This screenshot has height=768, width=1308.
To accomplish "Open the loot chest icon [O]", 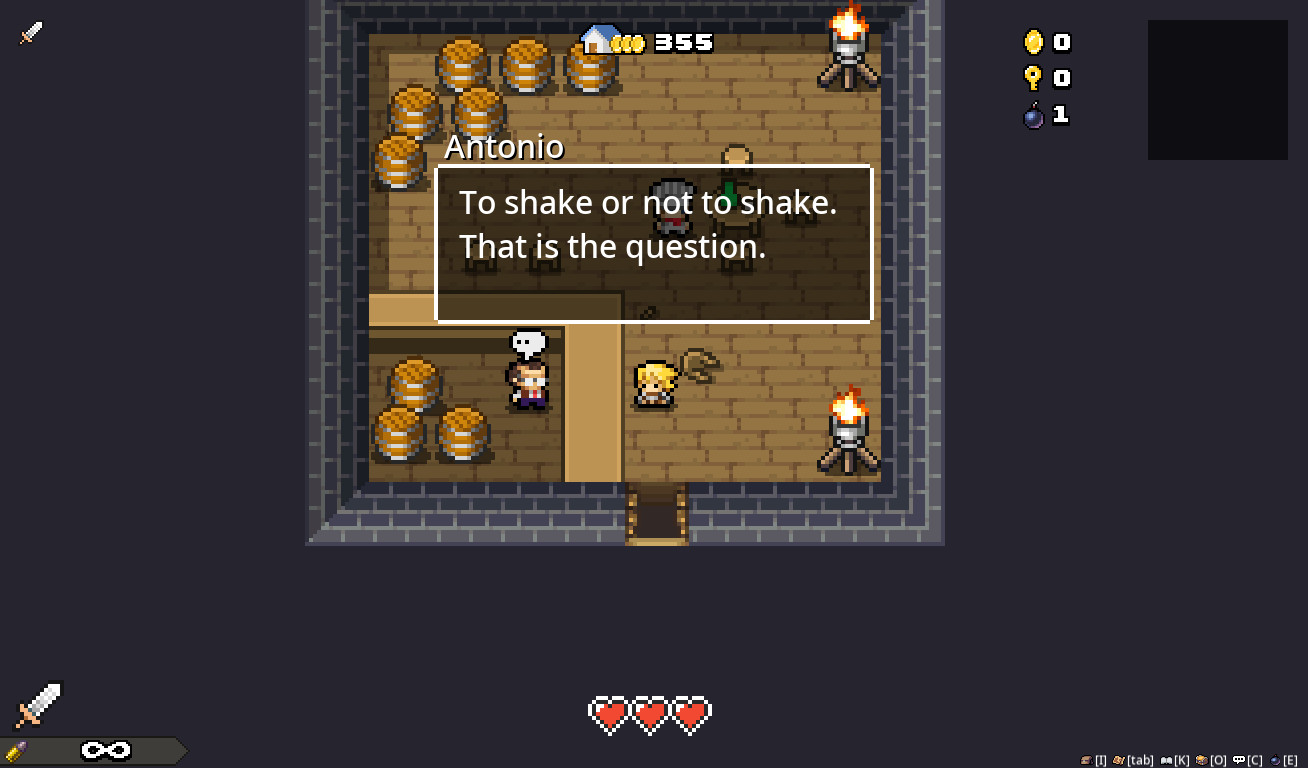I will coord(1203,760).
